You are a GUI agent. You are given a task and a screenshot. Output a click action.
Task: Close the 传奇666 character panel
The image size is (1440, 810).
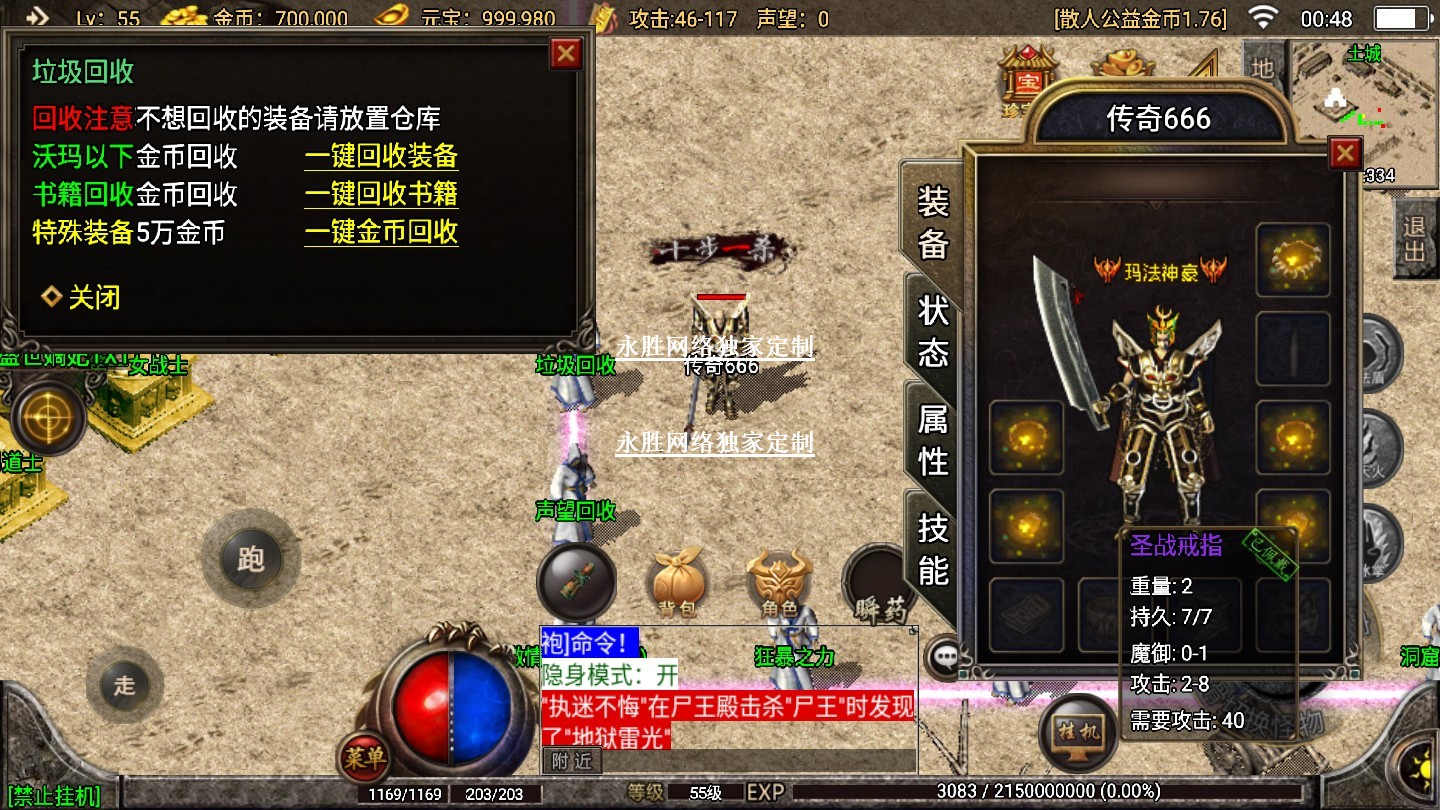pyautogui.click(x=1345, y=153)
